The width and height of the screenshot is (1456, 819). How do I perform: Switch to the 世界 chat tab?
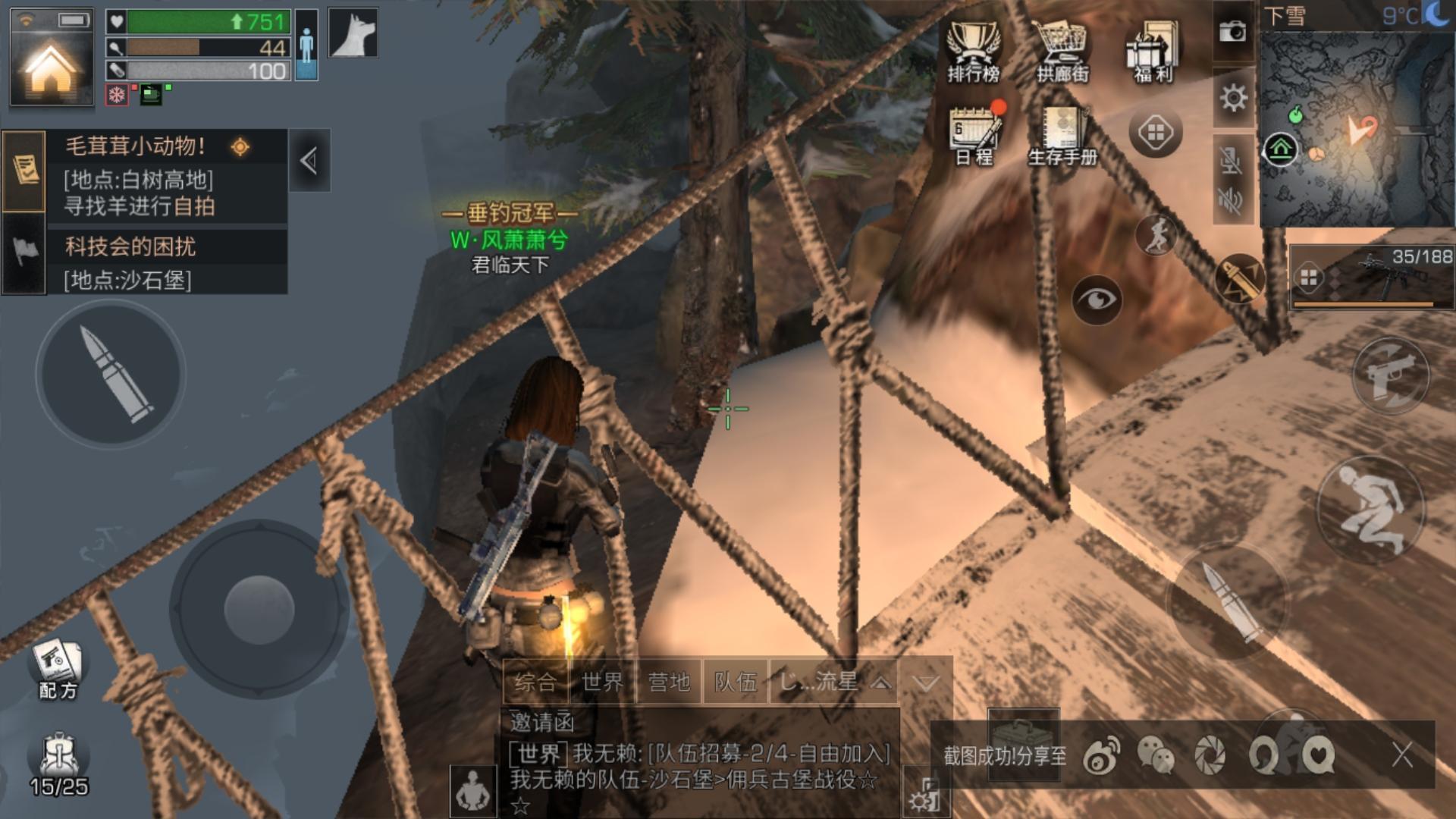603,682
